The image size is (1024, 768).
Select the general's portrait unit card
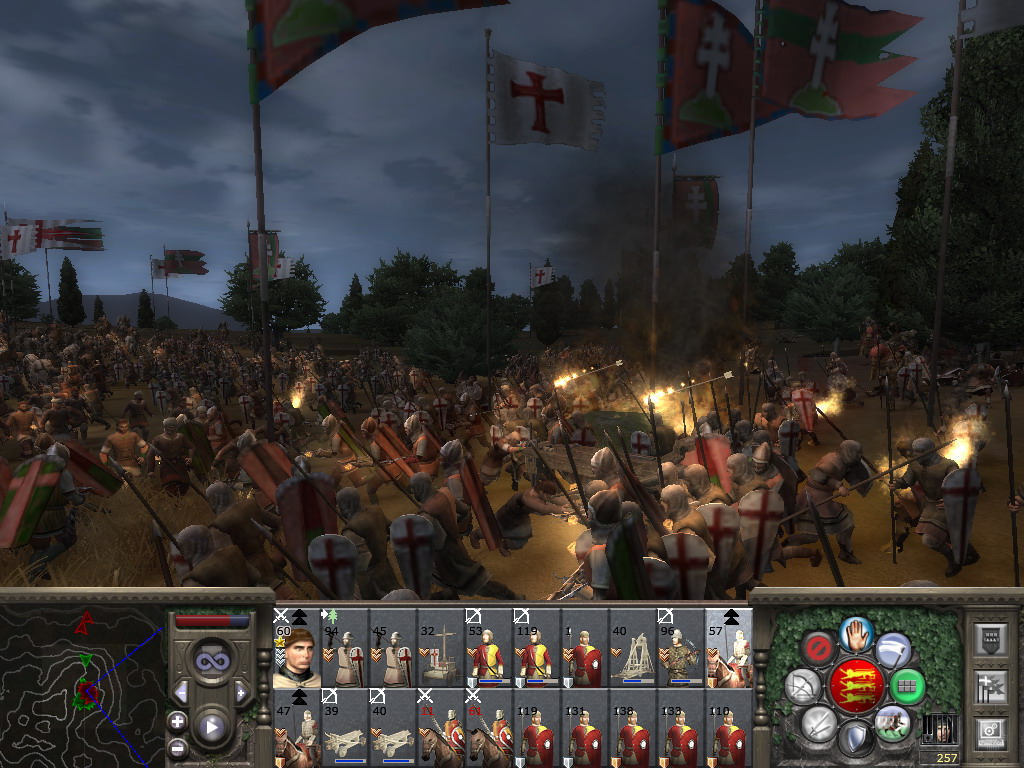[x=296, y=648]
